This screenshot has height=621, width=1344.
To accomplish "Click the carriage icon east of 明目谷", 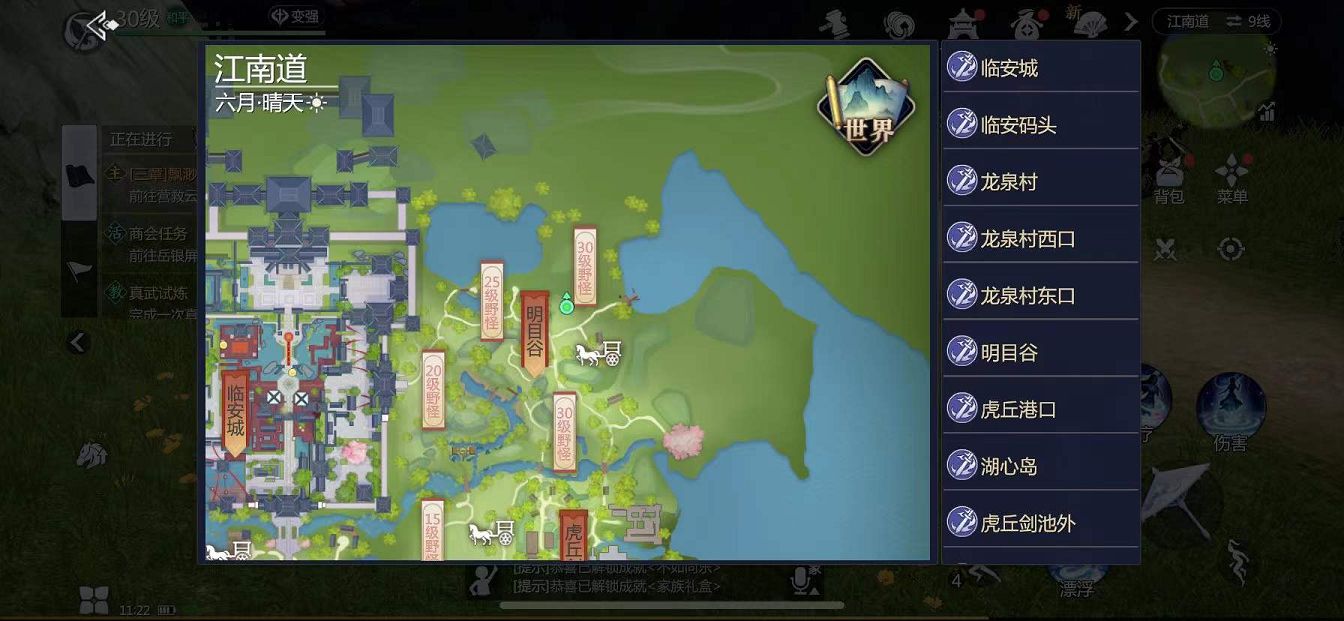I will pyautogui.click(x=598, y=353).
